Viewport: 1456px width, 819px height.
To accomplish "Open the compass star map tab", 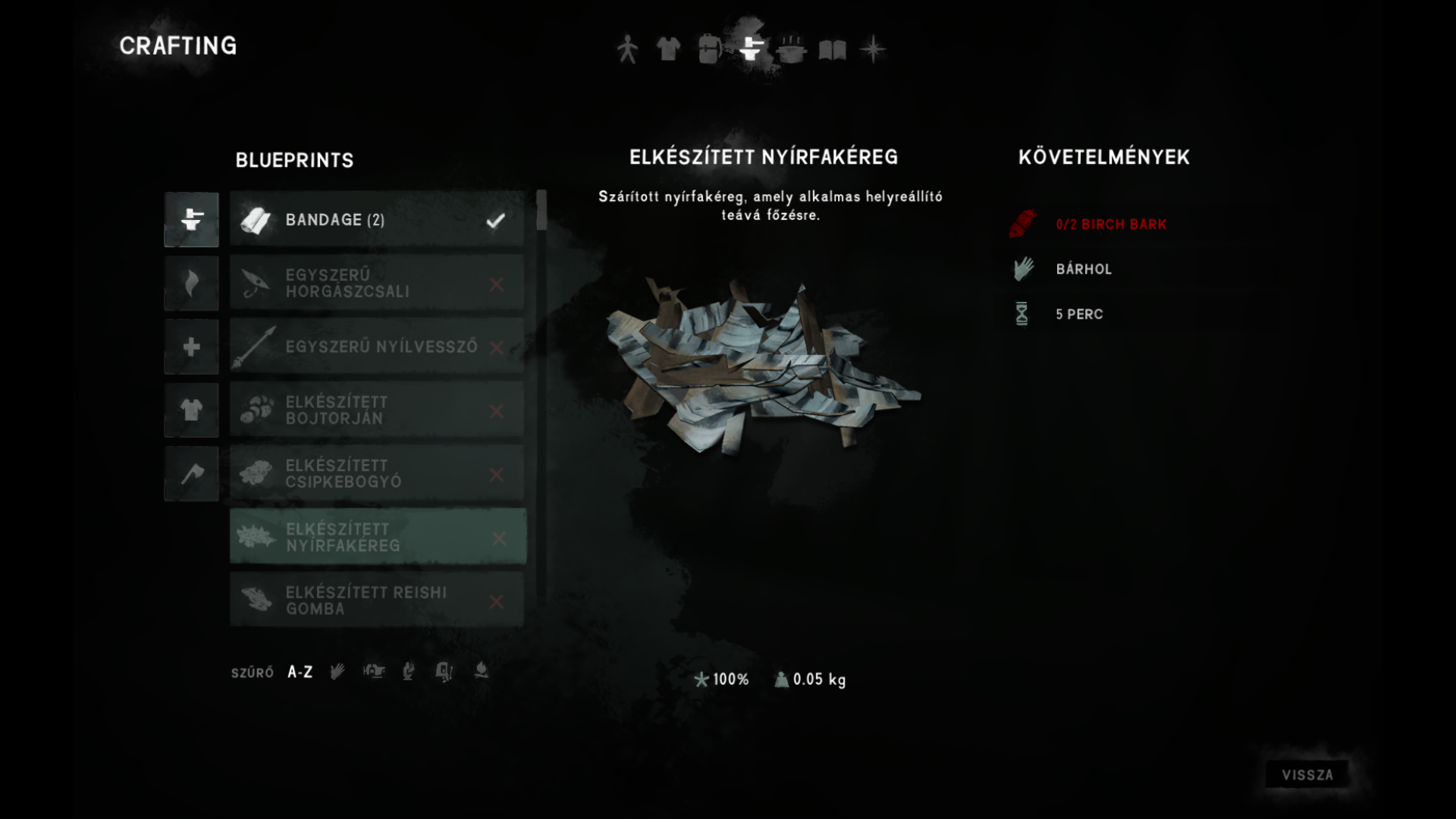I will click(x=873, y=49).
